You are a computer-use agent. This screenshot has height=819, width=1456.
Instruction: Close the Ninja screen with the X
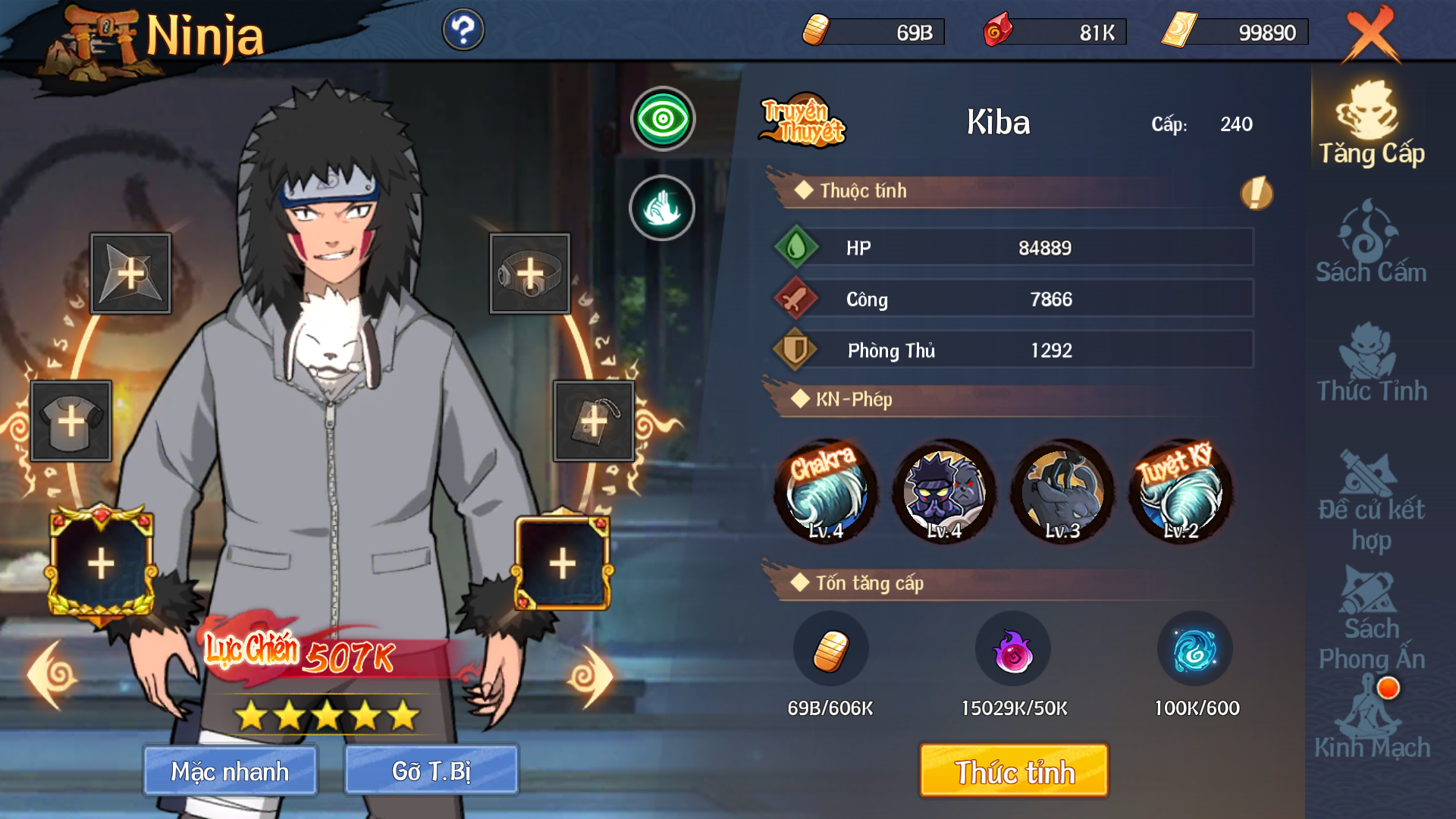[x=1371, y=35]
